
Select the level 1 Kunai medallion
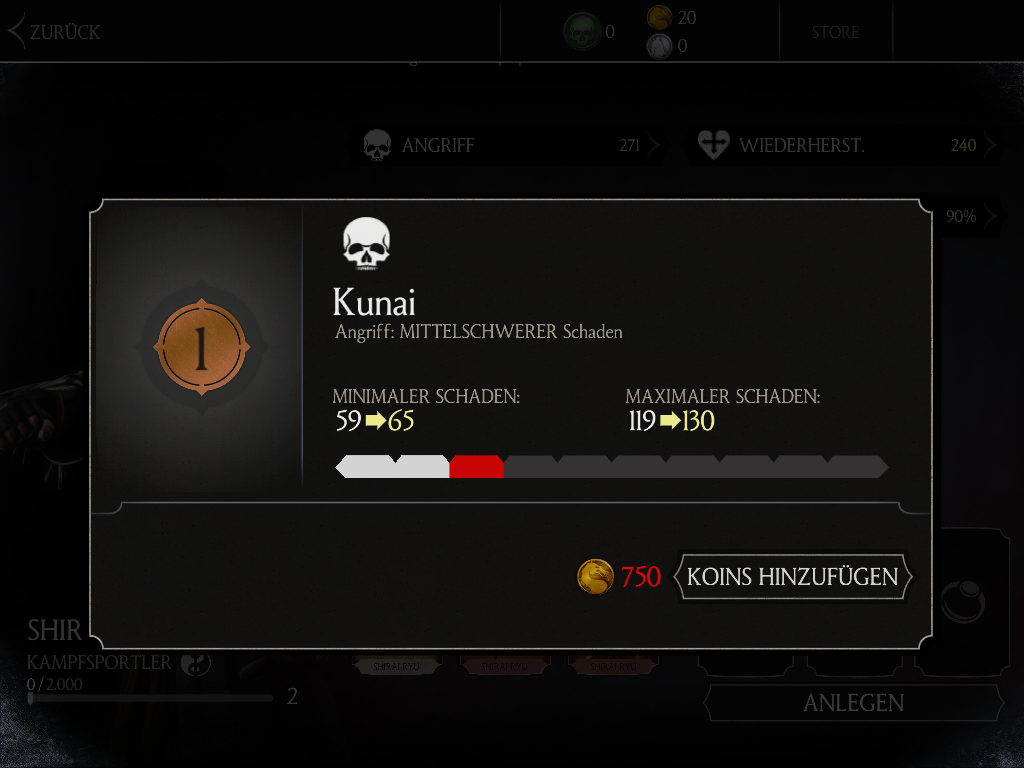tap(200, 349)
